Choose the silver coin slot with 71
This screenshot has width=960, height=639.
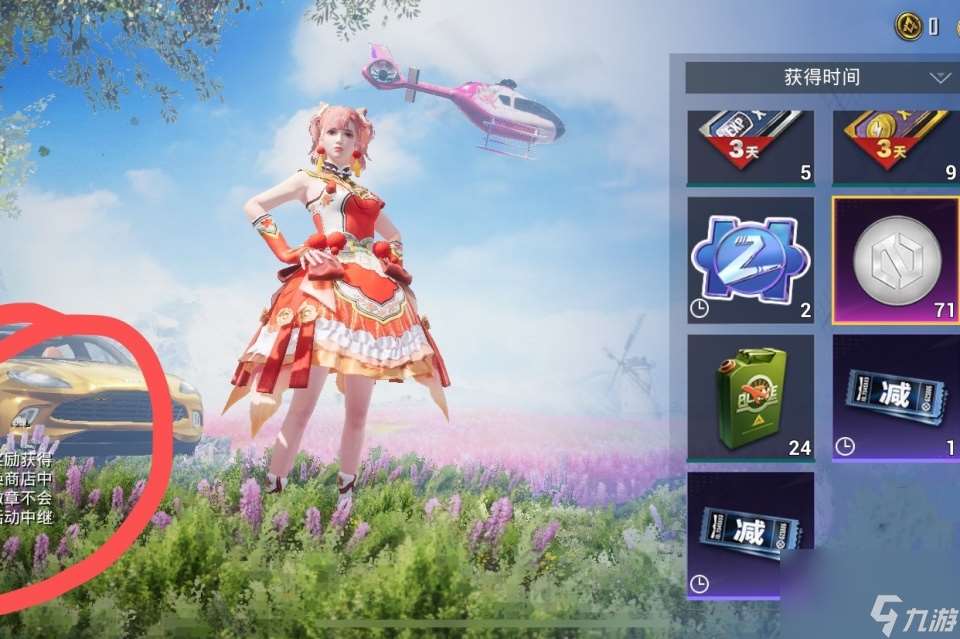895,260
